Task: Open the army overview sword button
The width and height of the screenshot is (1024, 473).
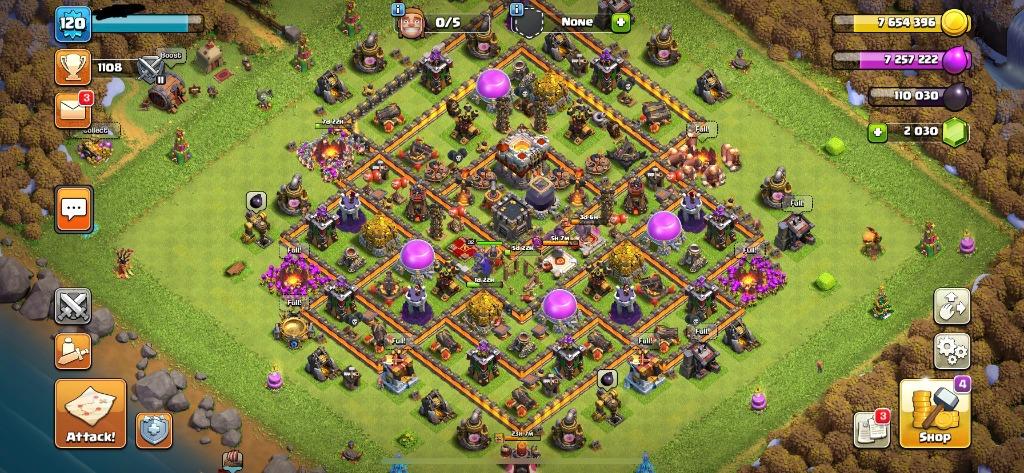Action: [x=73, y=349]
